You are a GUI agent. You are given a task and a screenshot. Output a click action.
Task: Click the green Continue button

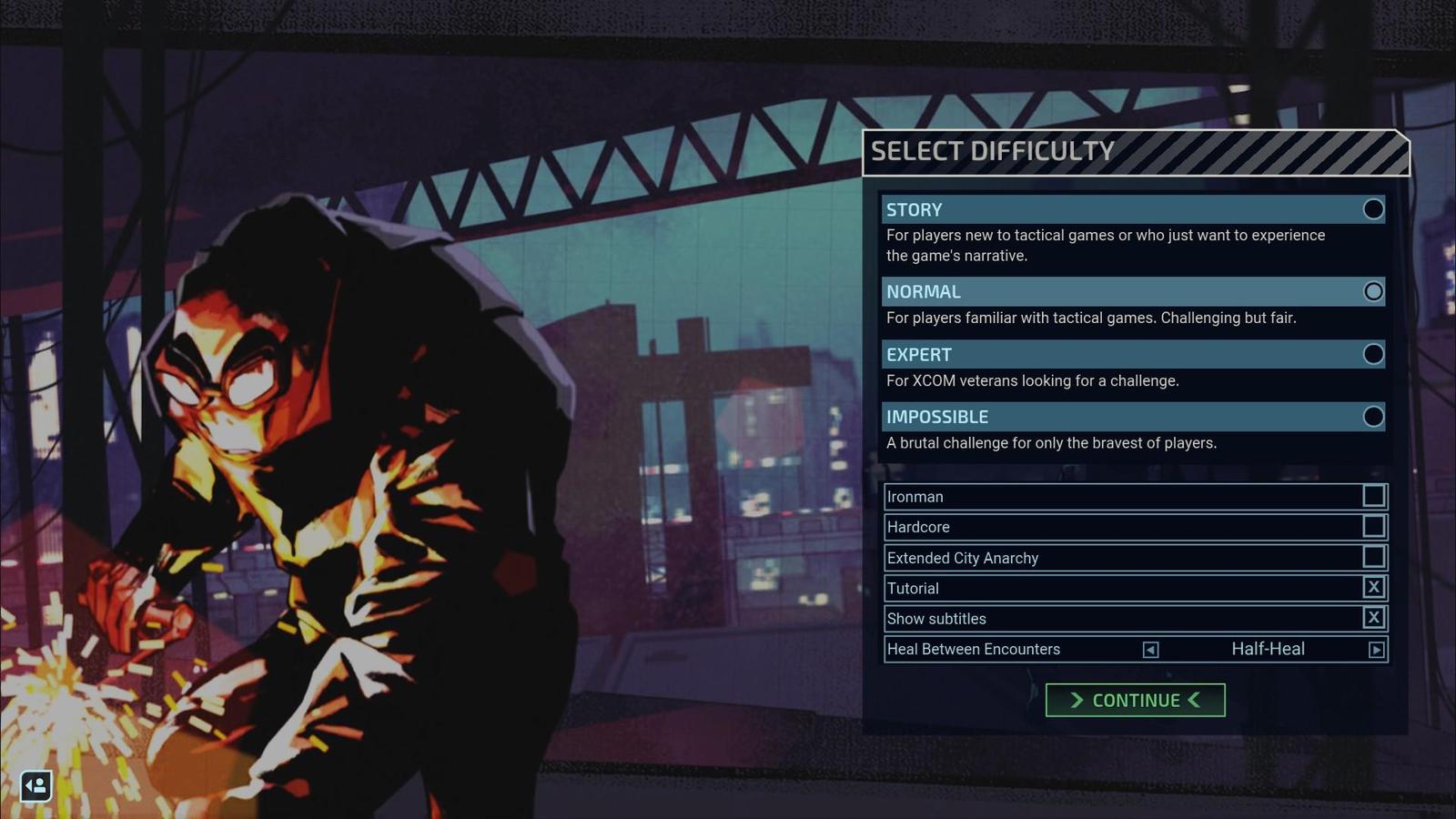pos(1135,700)
